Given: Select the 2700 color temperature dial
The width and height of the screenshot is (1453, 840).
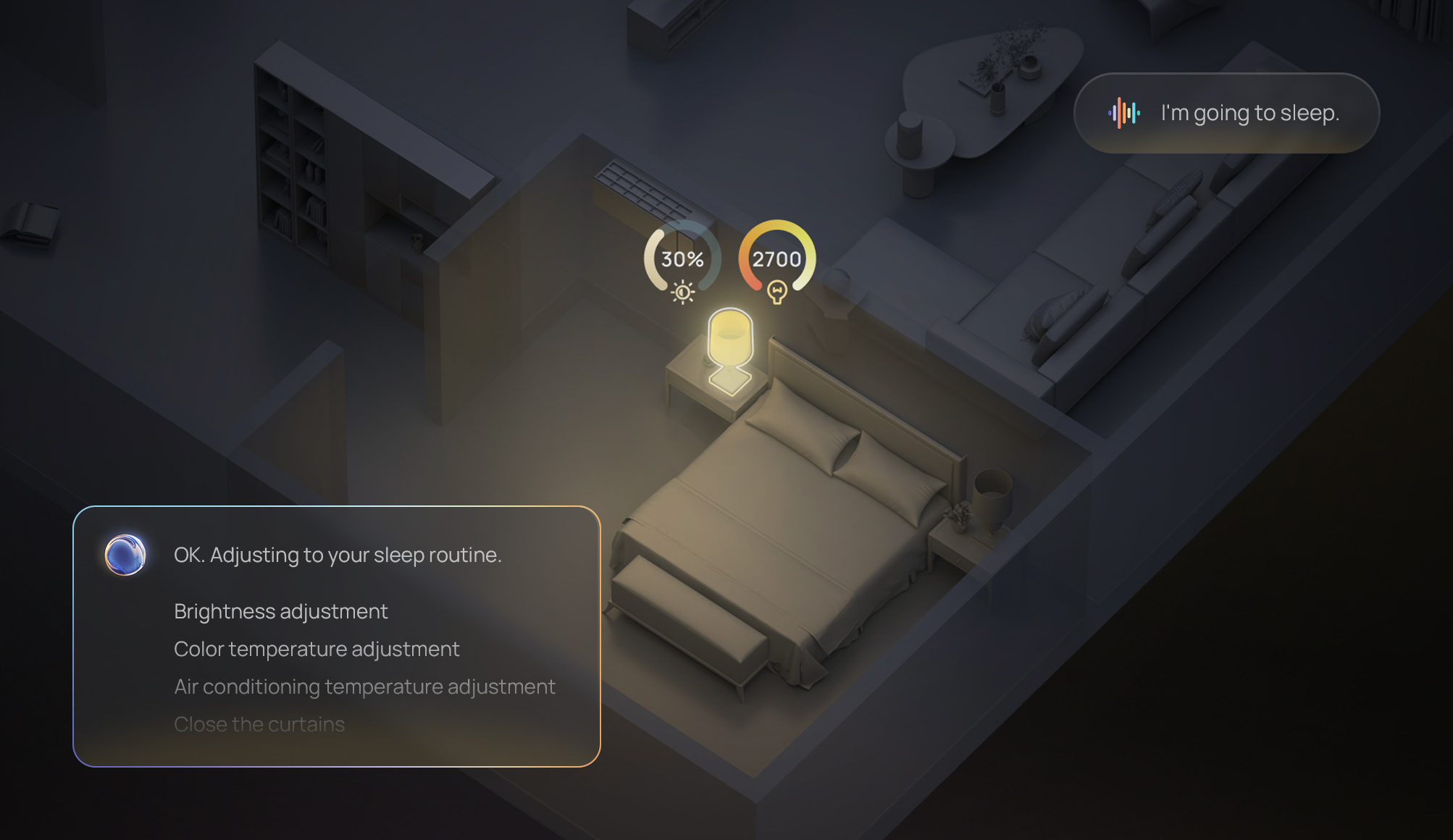Looking at the screenshot, I should pyautogui.click(x=776, y=259).
